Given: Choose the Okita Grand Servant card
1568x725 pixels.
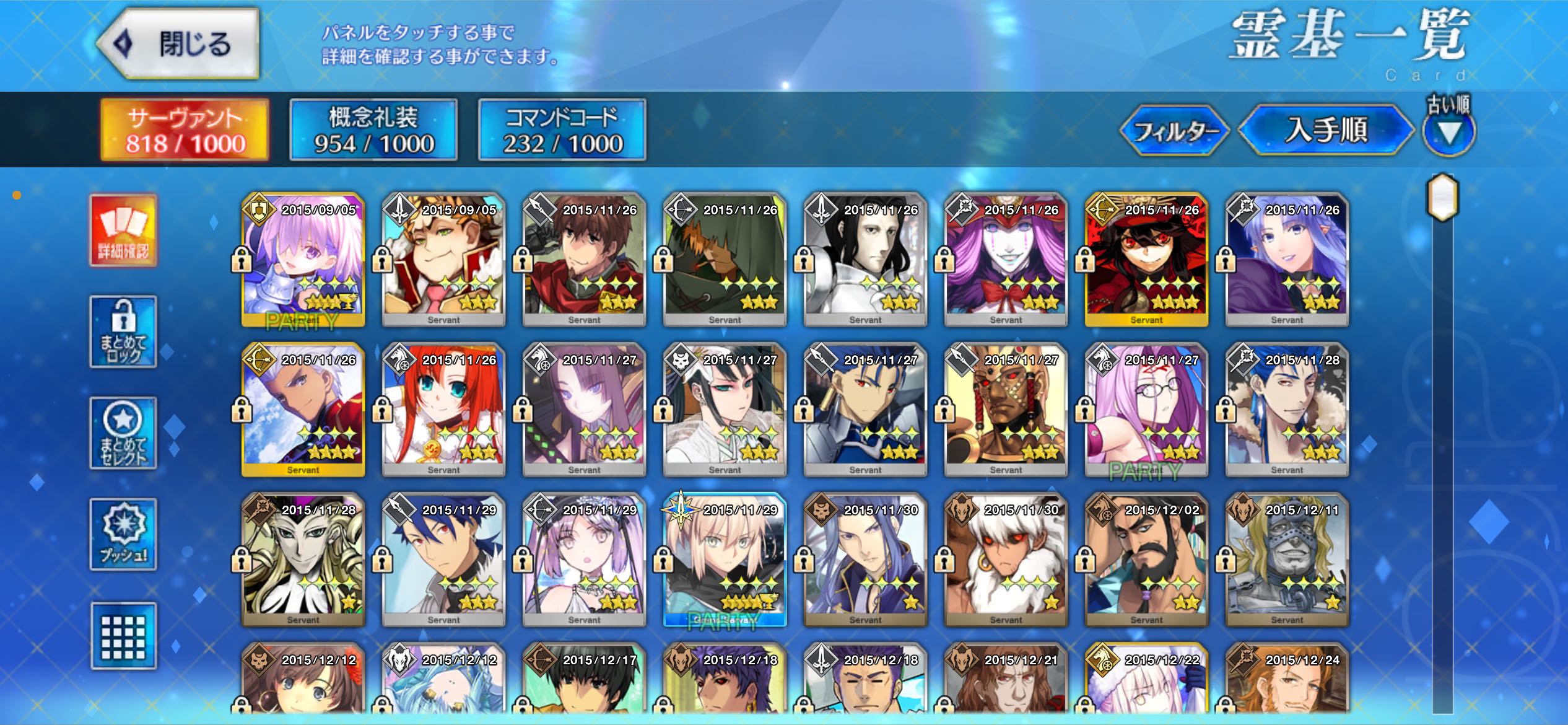Looking at the screenshot, I should point(725,560).
